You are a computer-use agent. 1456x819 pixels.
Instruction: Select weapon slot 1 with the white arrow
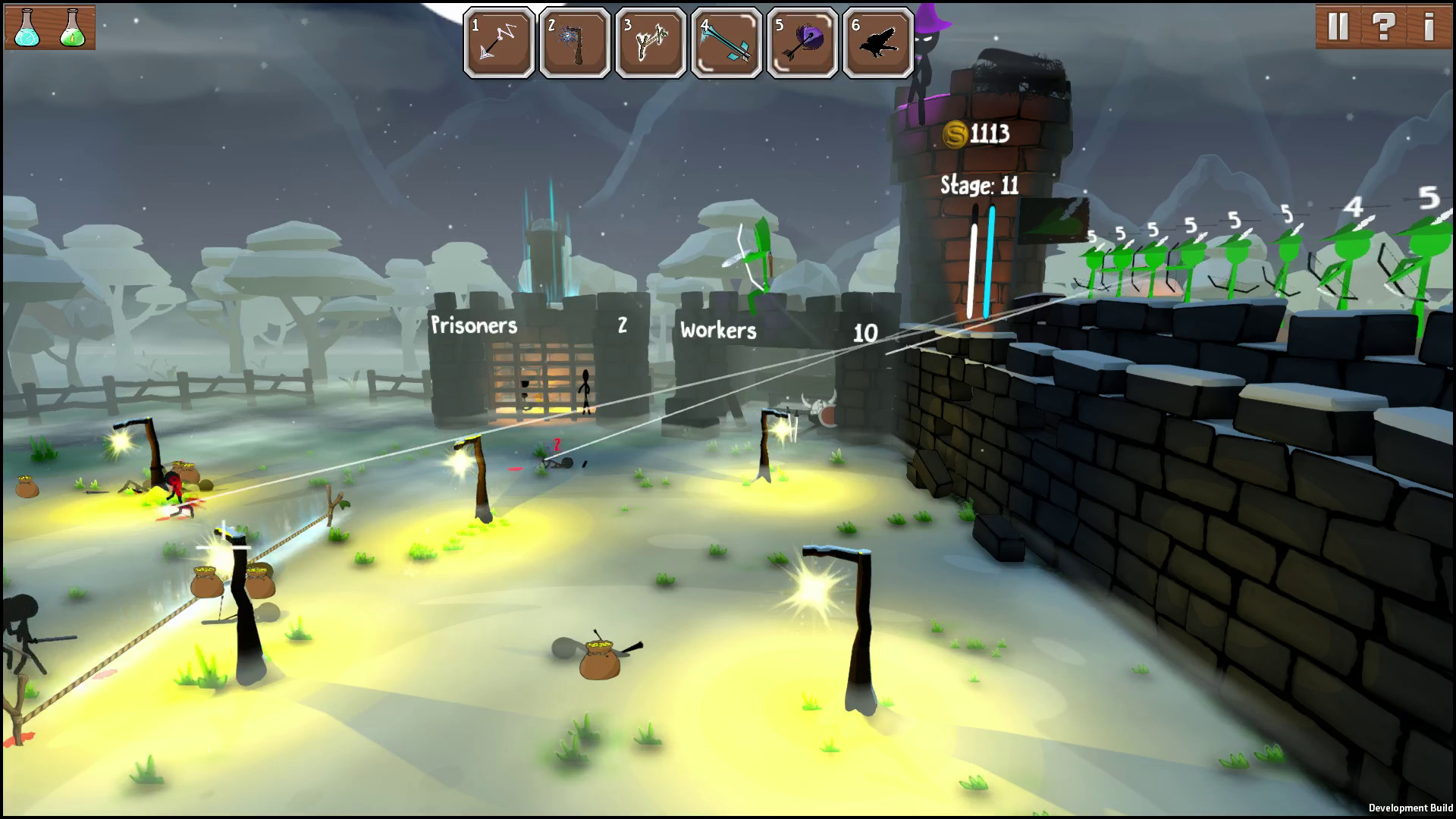[x=499, y=42]
